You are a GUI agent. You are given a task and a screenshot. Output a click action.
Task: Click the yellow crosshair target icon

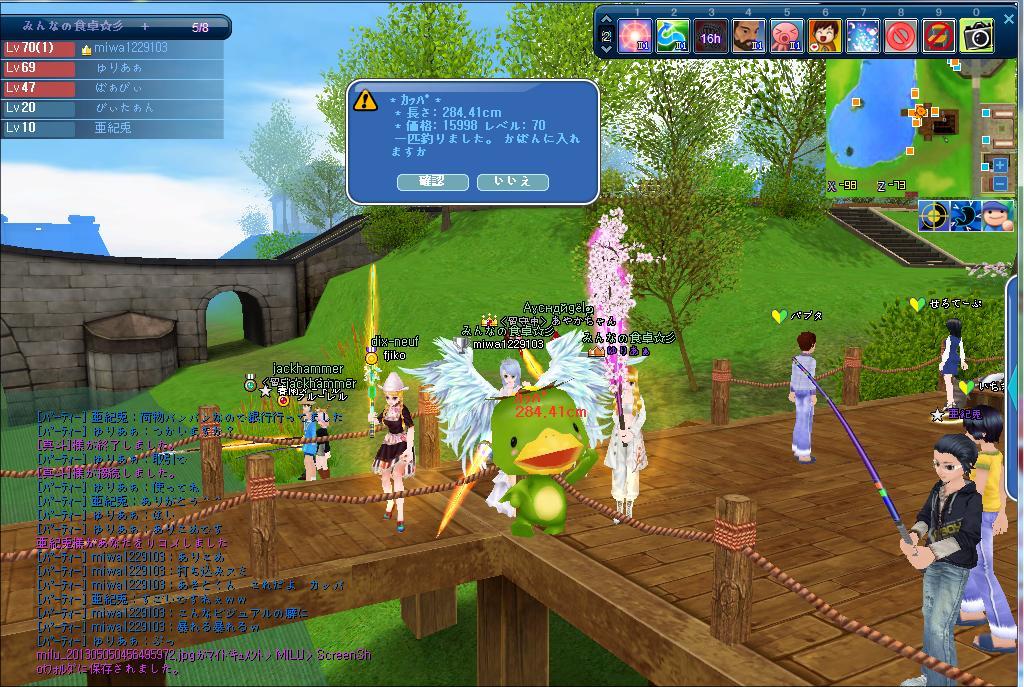[x=934, y=215]
